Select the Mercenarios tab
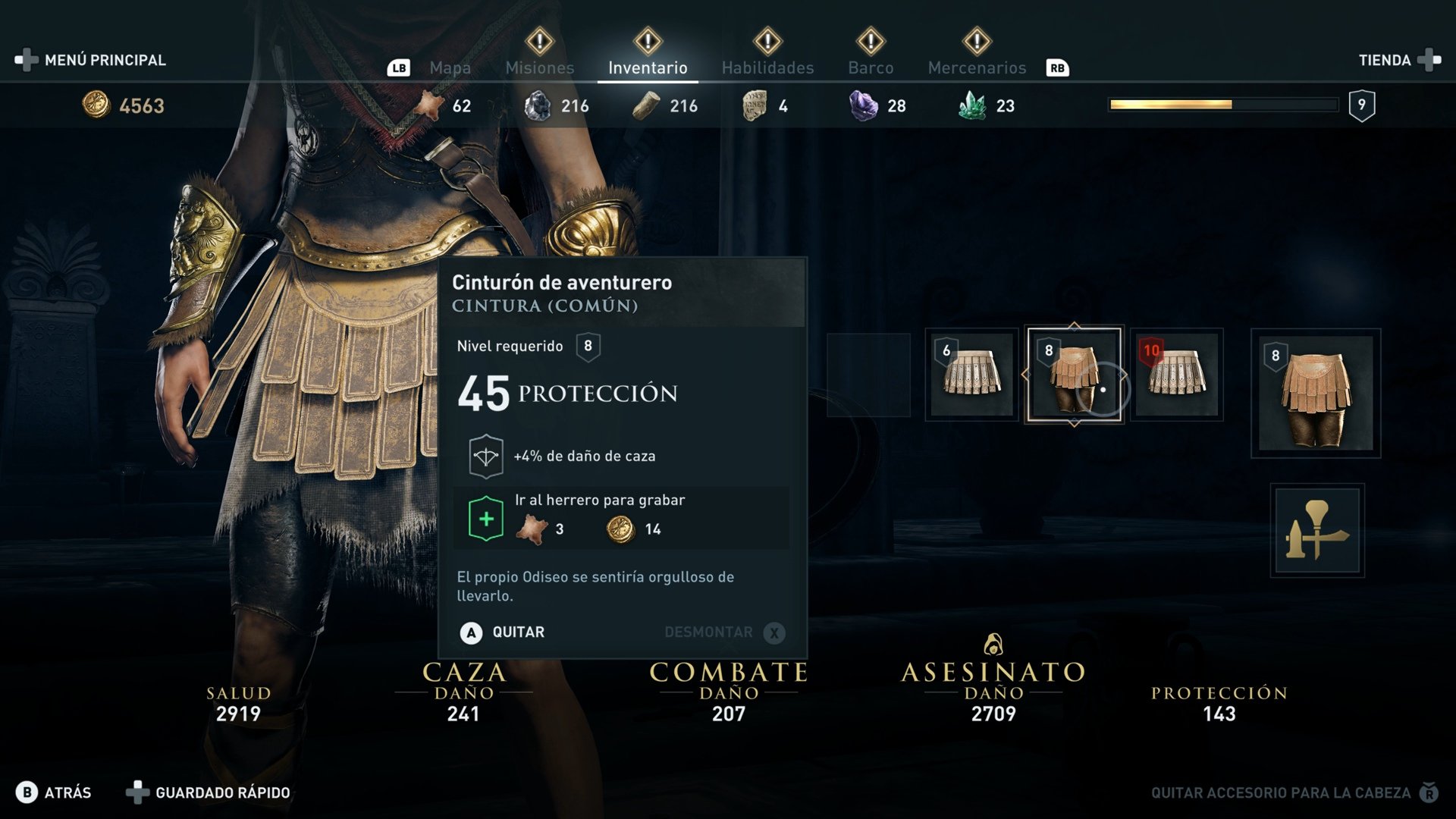Screen dimensions: 1456x819 pyautogui.click(x=976, y=67)
